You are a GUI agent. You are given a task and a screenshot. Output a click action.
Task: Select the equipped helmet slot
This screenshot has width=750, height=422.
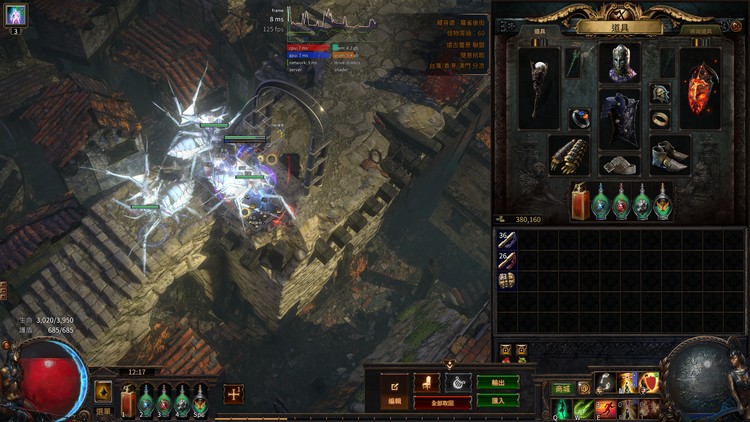coord(619,63)
